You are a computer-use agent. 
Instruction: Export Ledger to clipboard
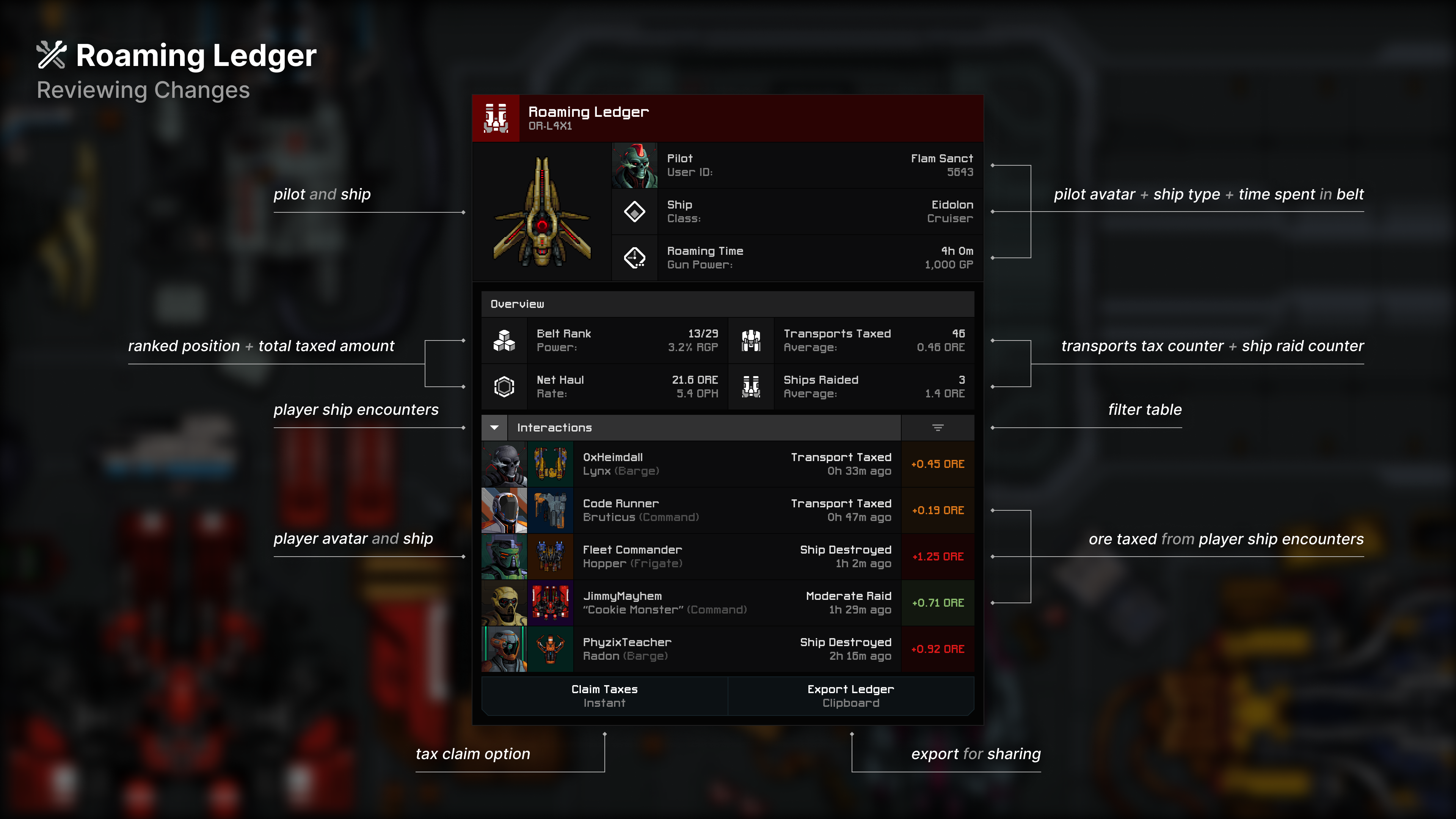click(850, 696)
